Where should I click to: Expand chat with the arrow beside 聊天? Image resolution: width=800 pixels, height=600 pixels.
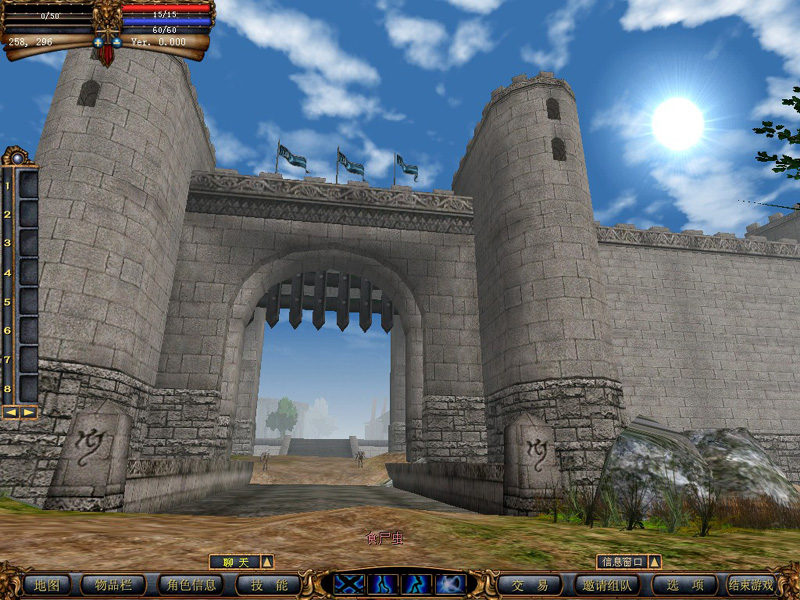pyautogui.click(x=267, y=562)
